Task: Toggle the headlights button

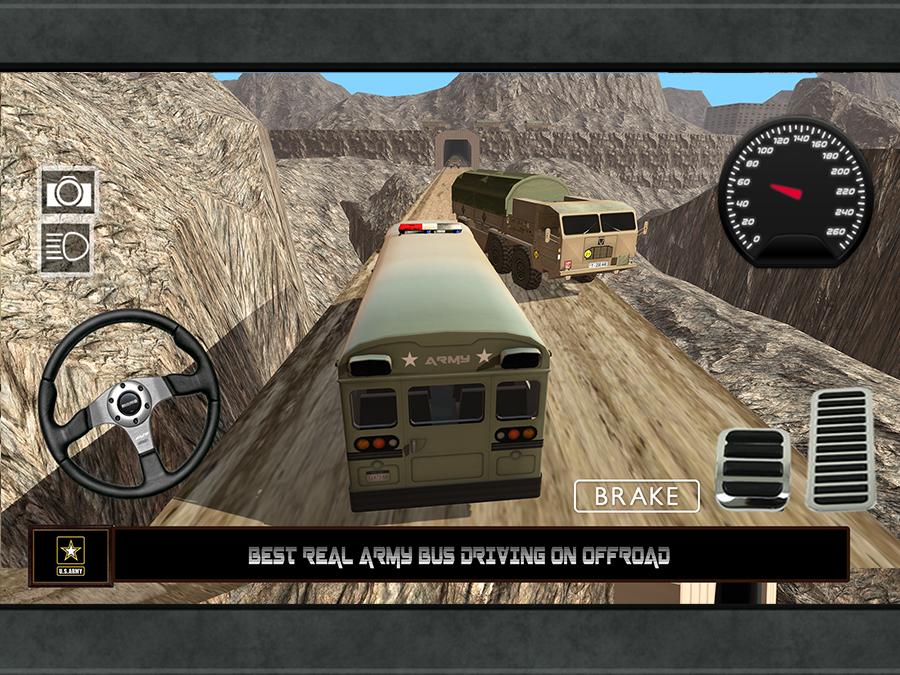Action: pyautogui.click(x=67, y=246)
